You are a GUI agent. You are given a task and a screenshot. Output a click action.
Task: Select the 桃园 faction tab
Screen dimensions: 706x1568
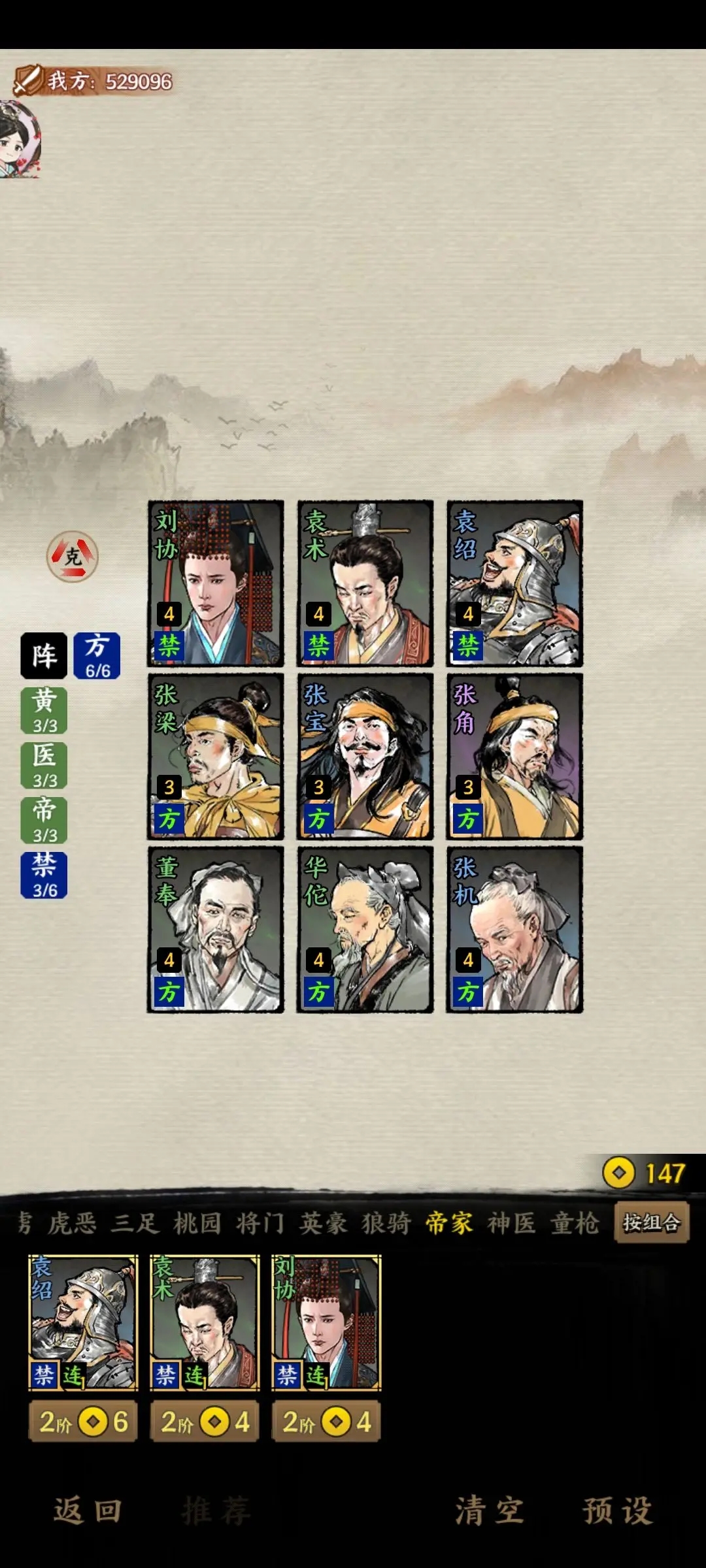pyautogui.click(x=197, y=1223)
